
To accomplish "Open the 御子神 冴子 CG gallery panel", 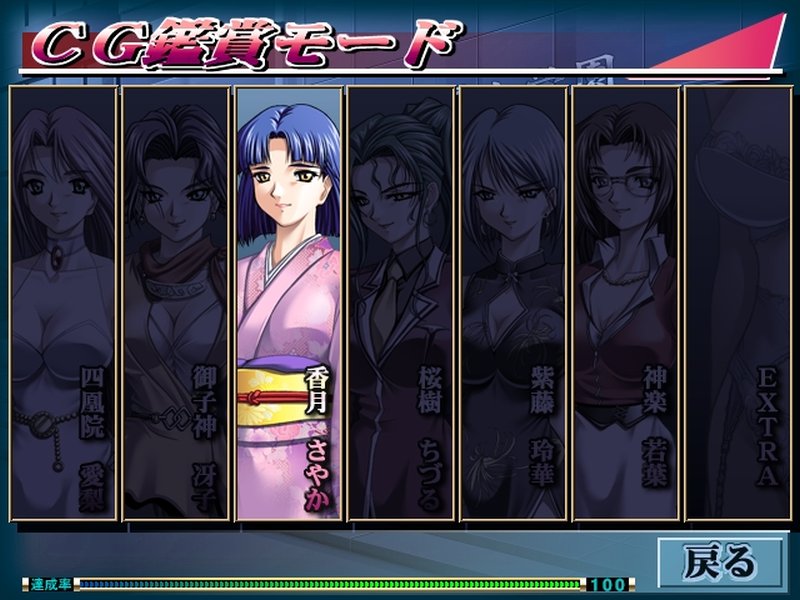I will click(176, 300).
